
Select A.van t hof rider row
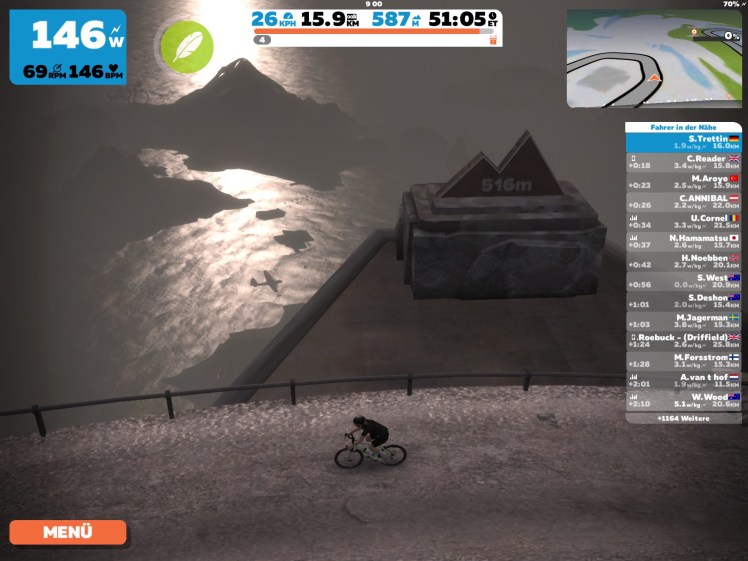(x=683, y=380)
